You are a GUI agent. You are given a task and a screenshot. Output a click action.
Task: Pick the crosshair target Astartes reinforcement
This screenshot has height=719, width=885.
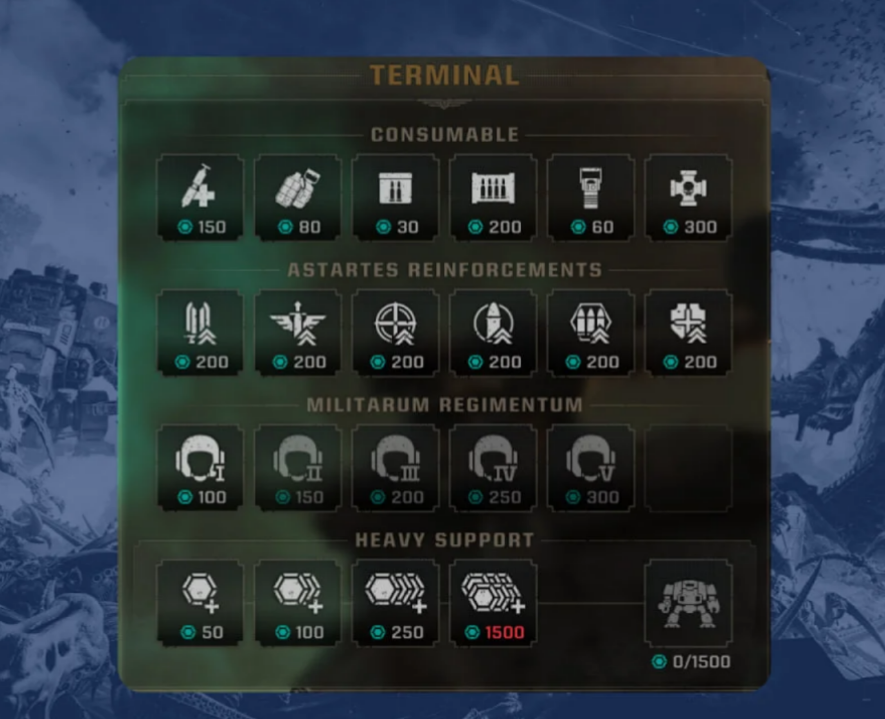coord(395,332)
